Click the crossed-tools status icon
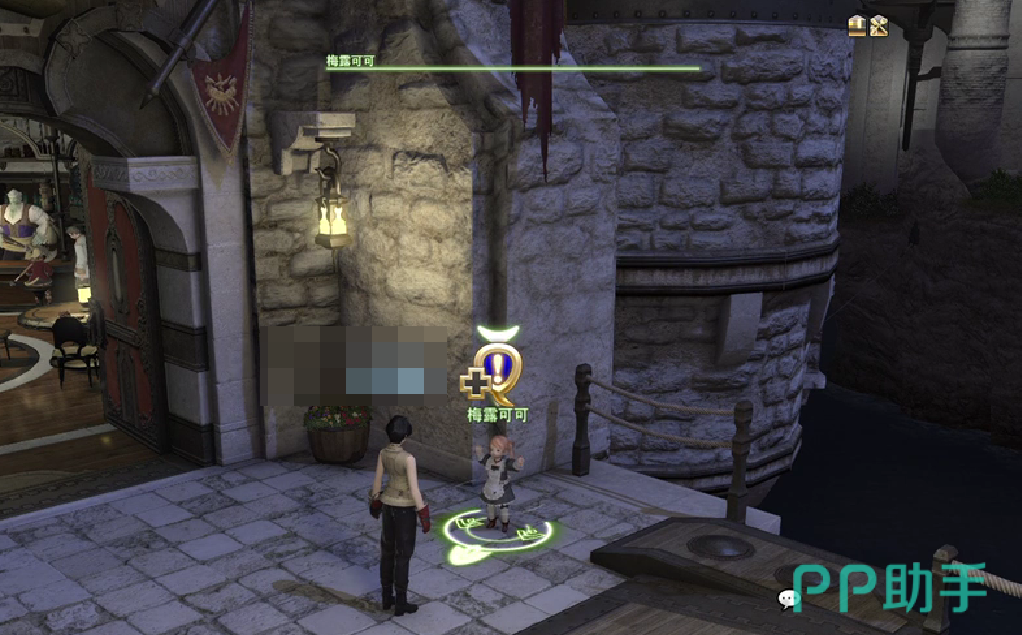 coord(879,26)
